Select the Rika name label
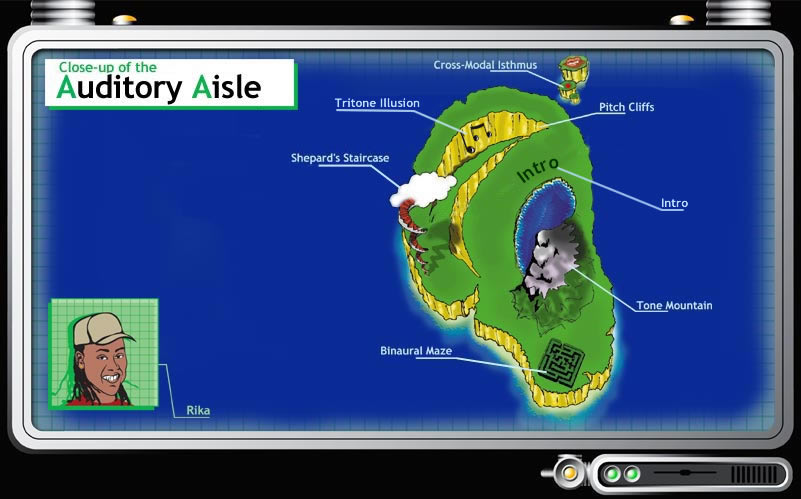Screen dimensions: 801x499 [198, 410]
